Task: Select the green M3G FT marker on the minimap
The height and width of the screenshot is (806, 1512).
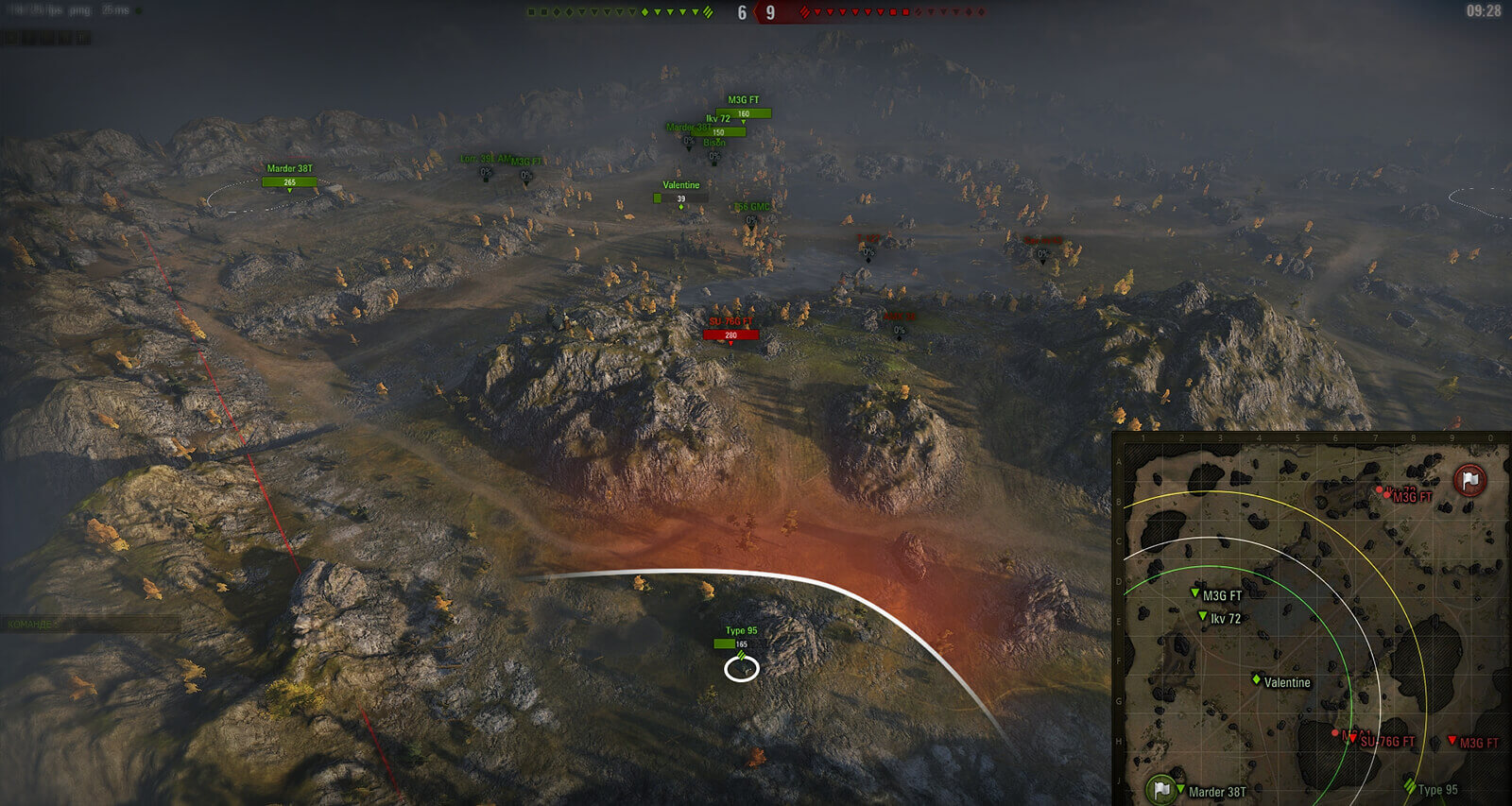Action: (1195, 593)
